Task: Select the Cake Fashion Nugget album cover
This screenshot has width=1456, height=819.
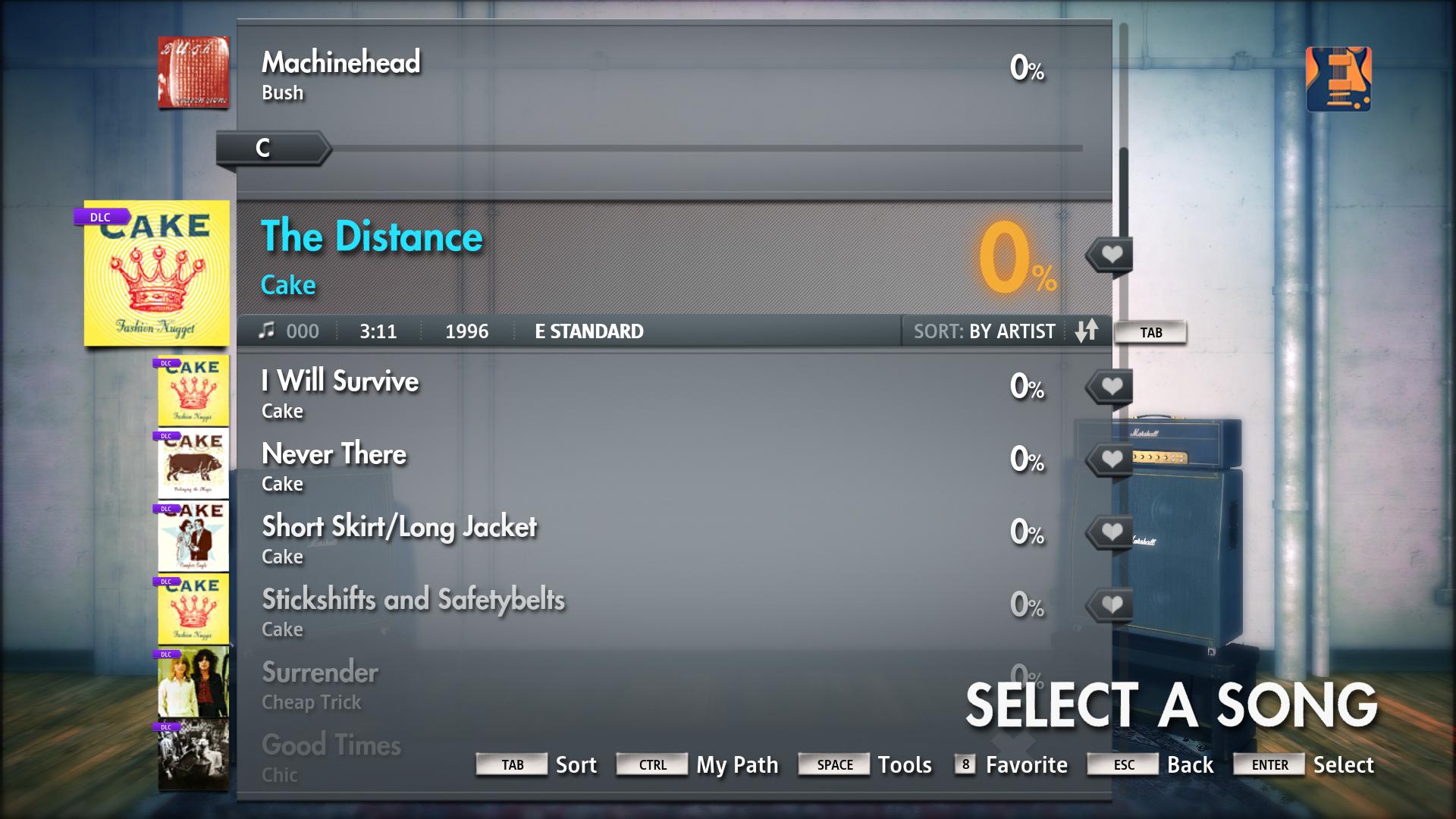Action: point(155,275)
